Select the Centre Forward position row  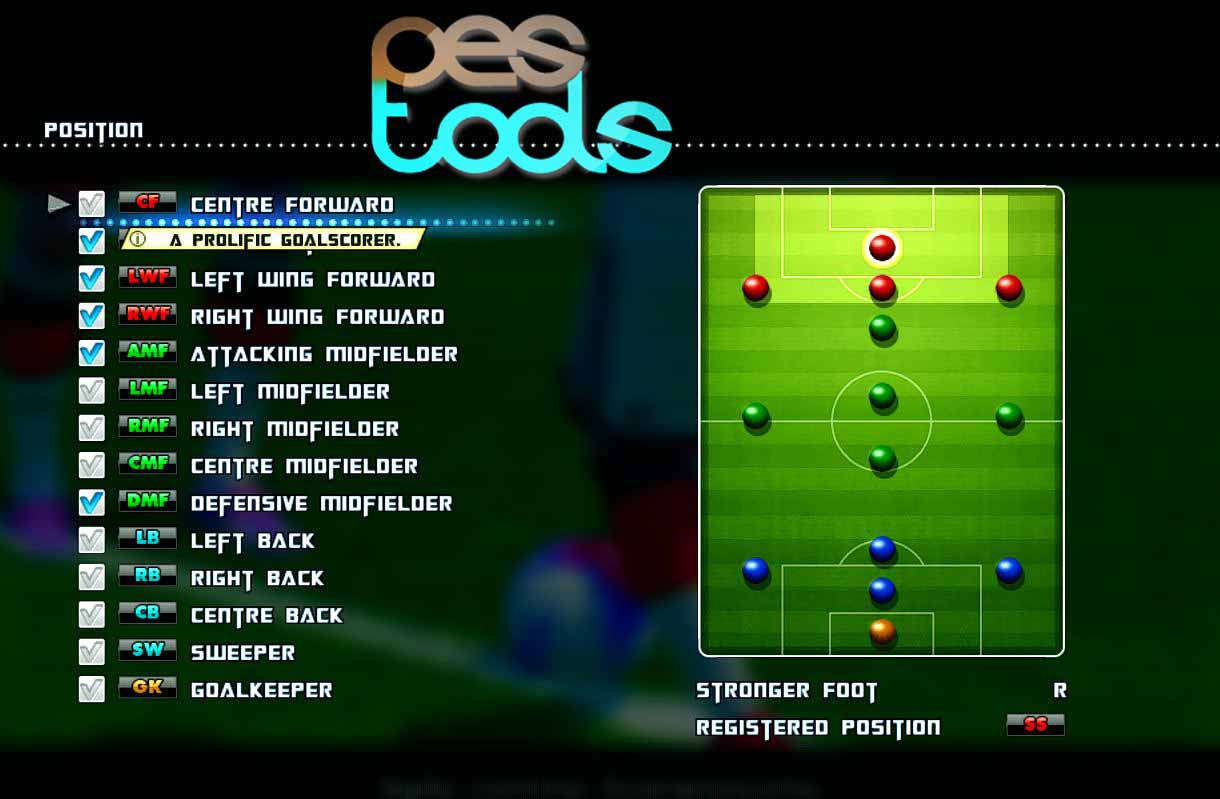pos(291,205)
